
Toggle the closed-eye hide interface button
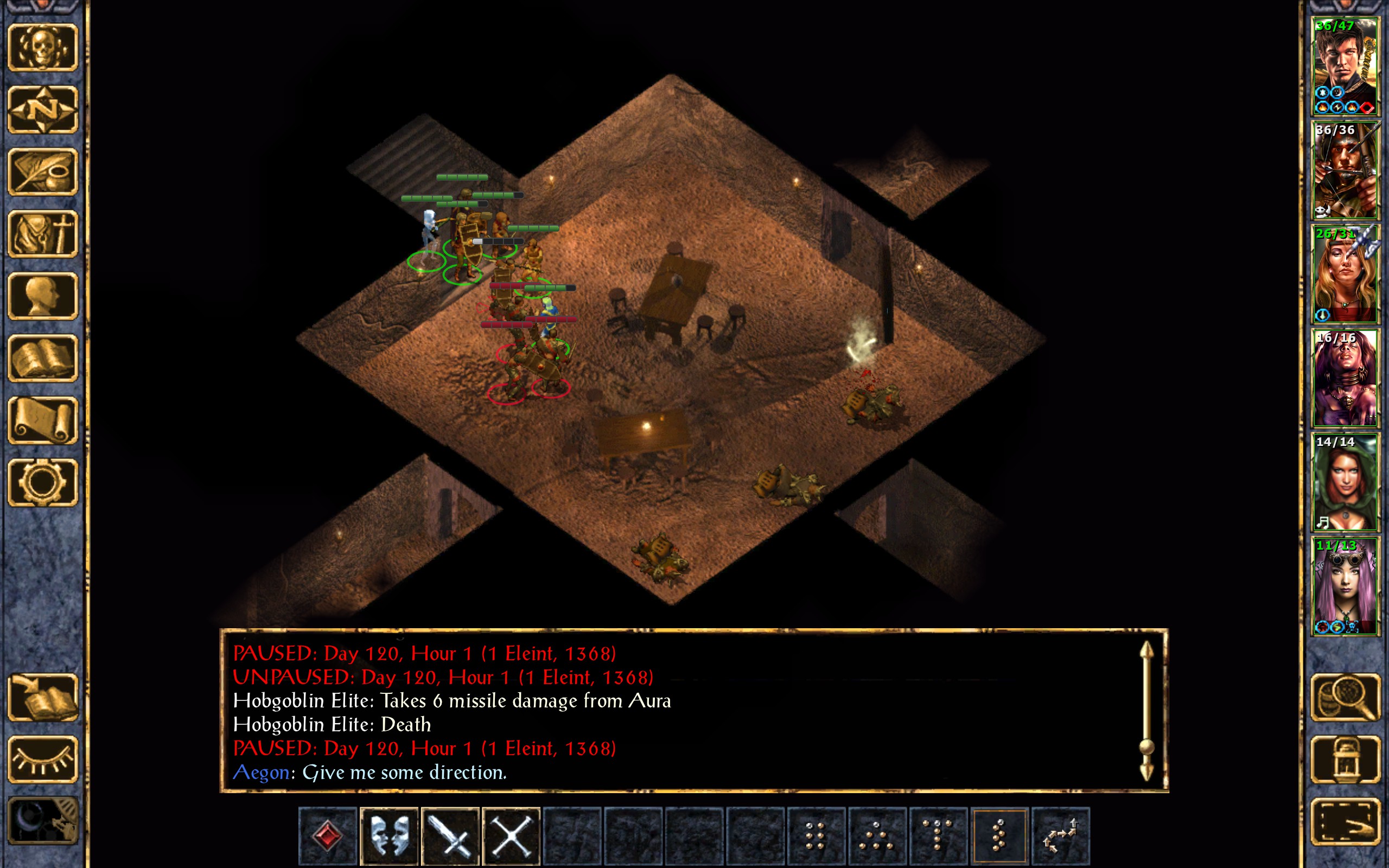point(42,759)
